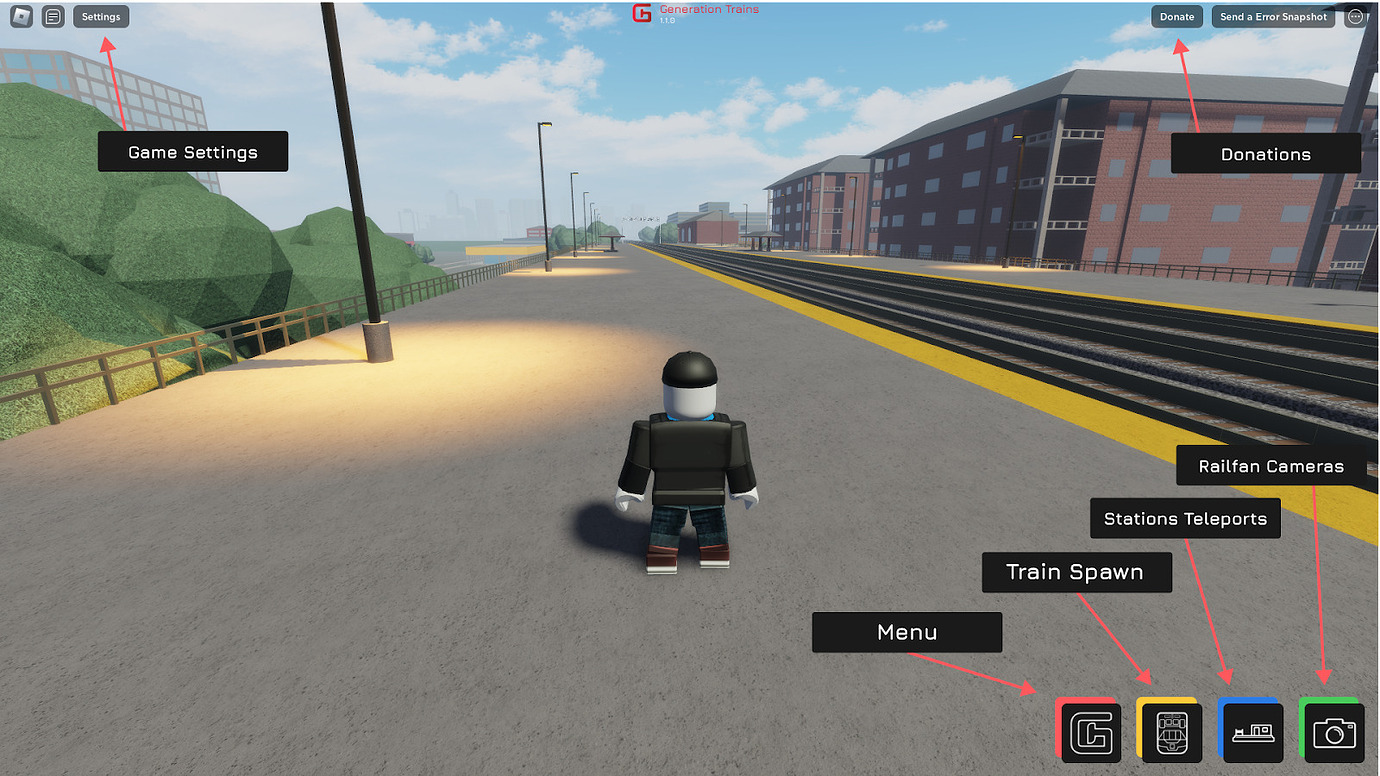The height and width of the screenshot is (776, 1380).
Task: Click the circled-dots emotes icon top-right
Action: (x=1357, y=16)
